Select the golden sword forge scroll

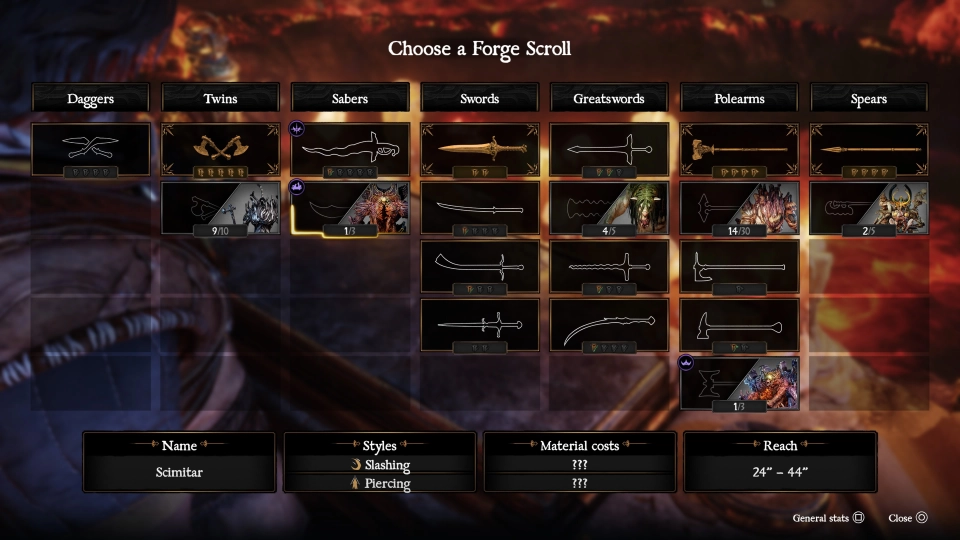click(x=480, y=149)
